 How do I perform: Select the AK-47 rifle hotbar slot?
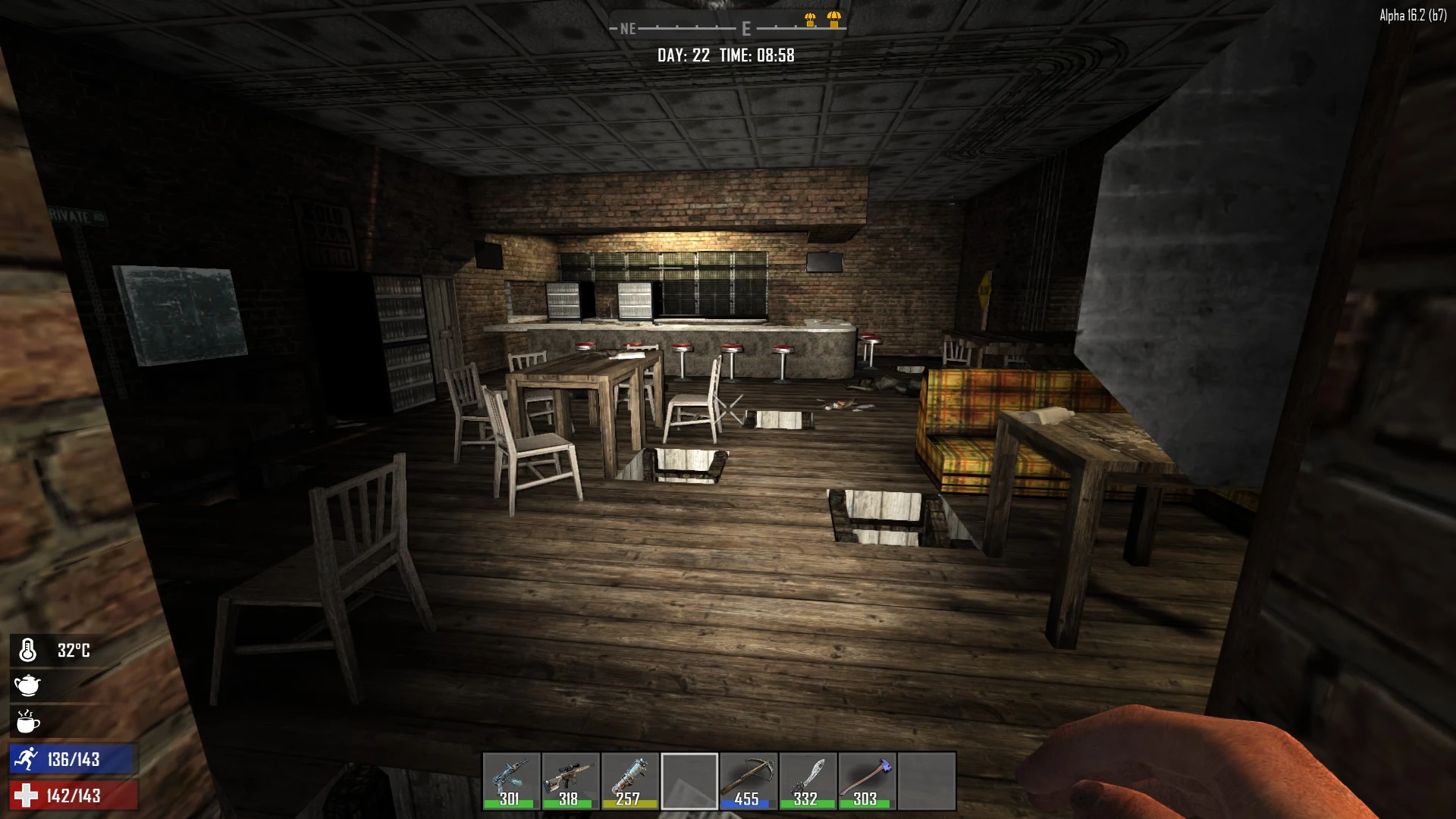(x=511, y=780)
